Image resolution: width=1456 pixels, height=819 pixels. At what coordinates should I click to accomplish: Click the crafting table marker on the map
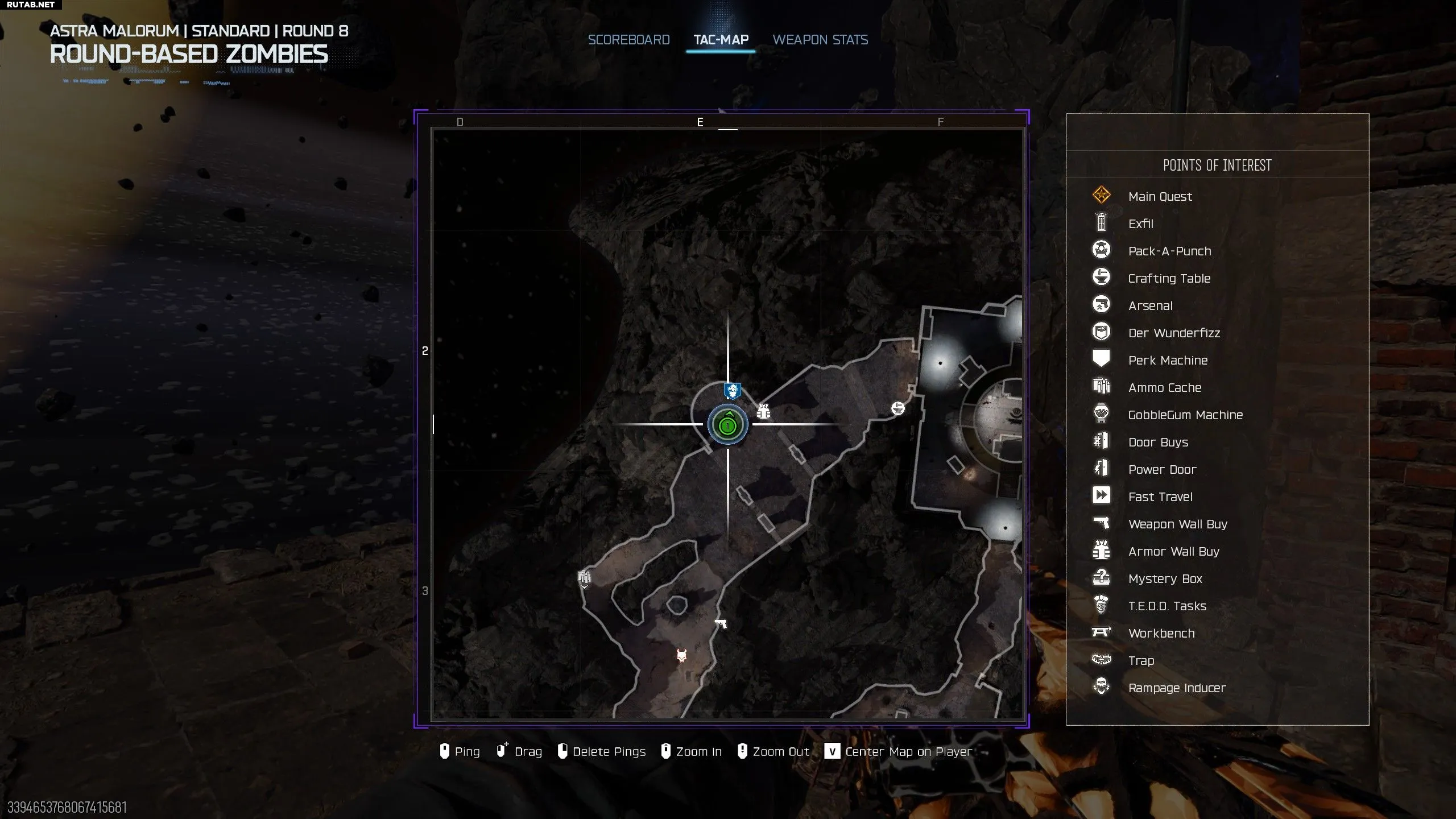tap(898, 408)
